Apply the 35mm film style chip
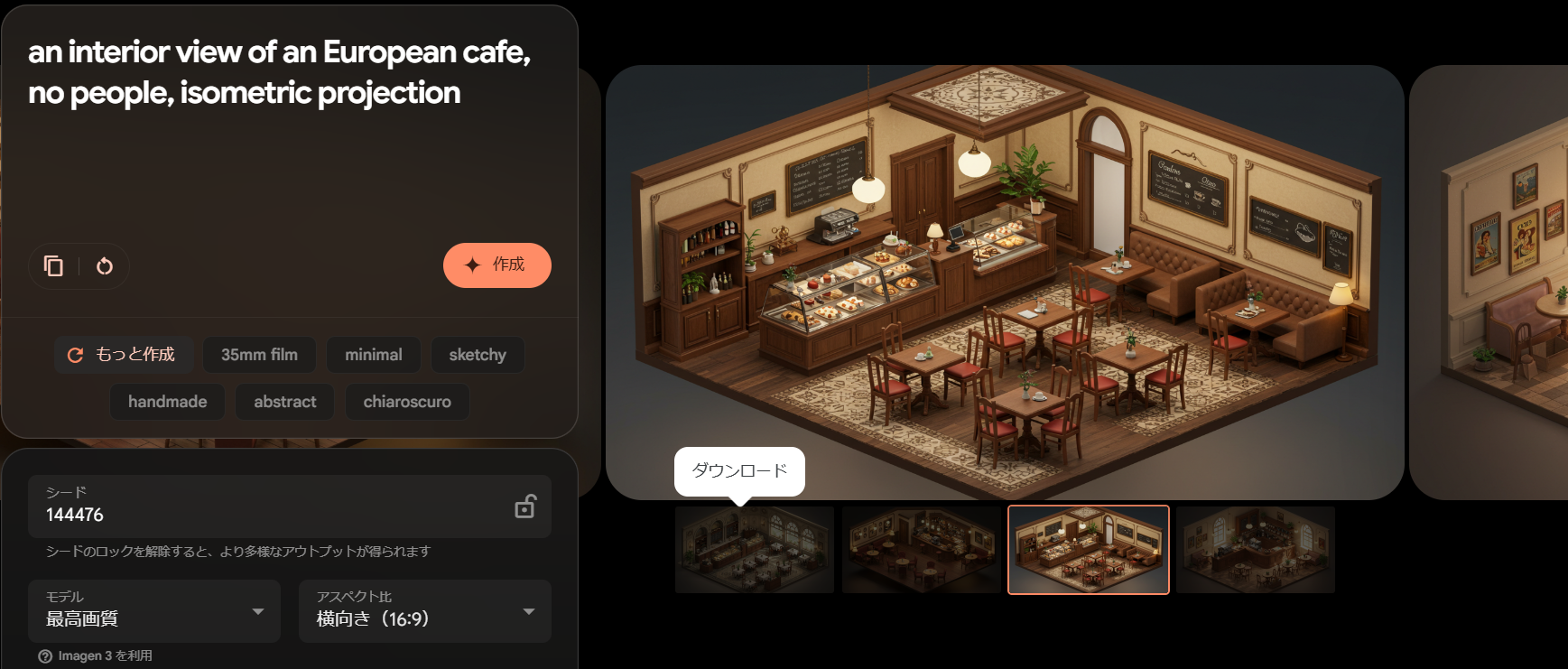 [259, 355]
